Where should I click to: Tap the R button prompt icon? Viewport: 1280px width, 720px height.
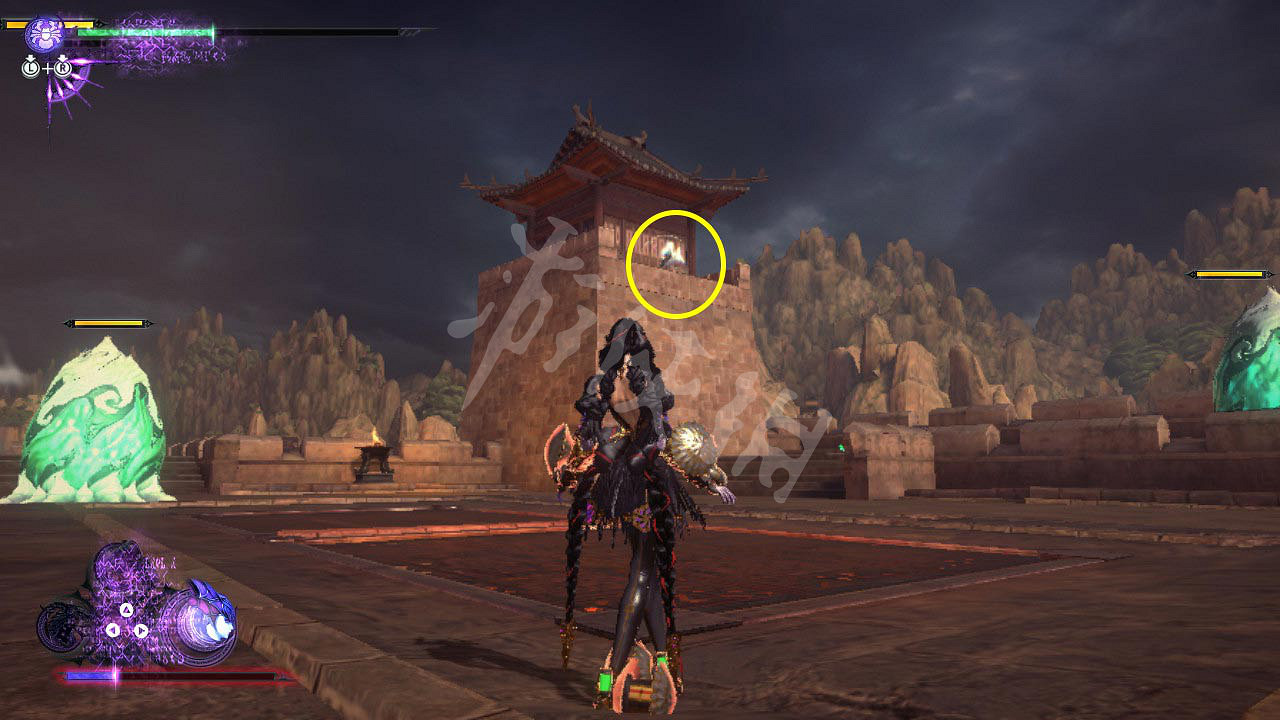pos(61,67)
